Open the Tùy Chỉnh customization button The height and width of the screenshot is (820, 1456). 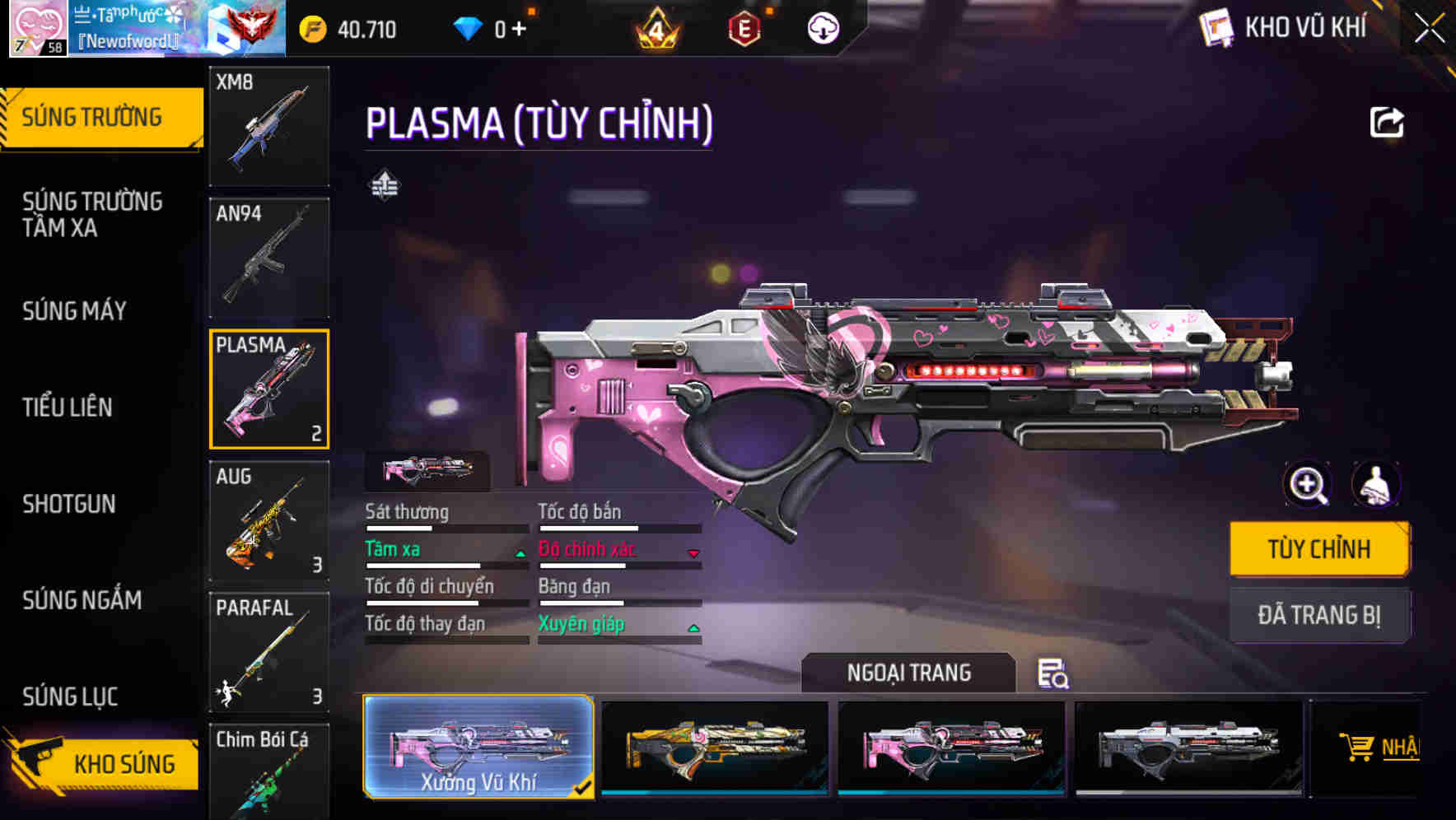(x=1318, y=549)
